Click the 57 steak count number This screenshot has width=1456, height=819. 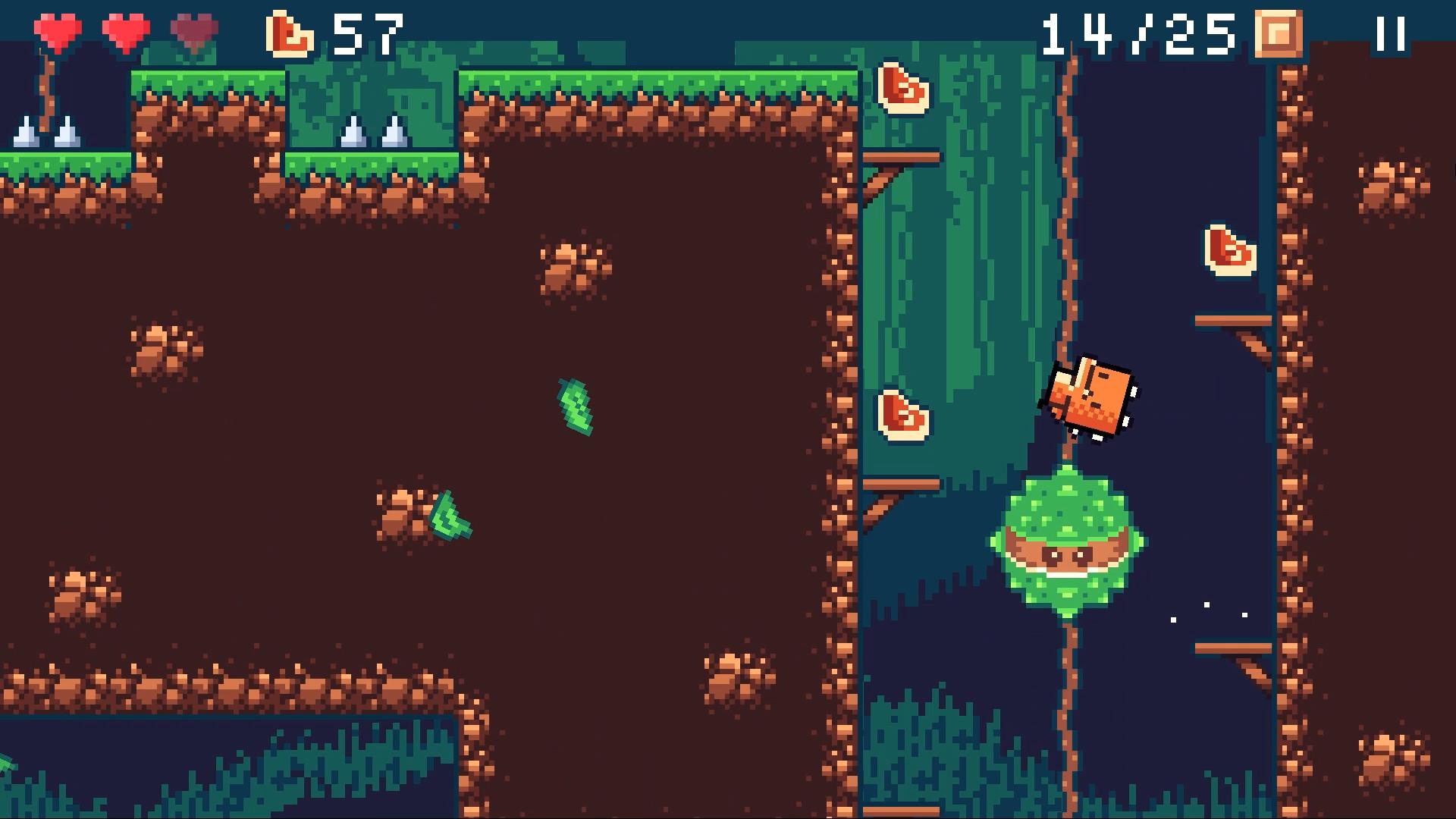tap(369, 32)
